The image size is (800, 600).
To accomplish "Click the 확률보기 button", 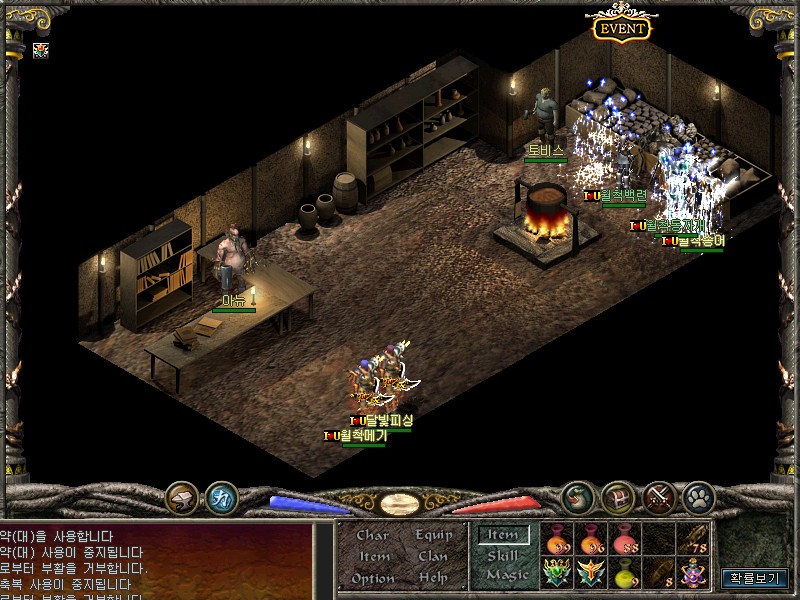I will pos(757,577).
